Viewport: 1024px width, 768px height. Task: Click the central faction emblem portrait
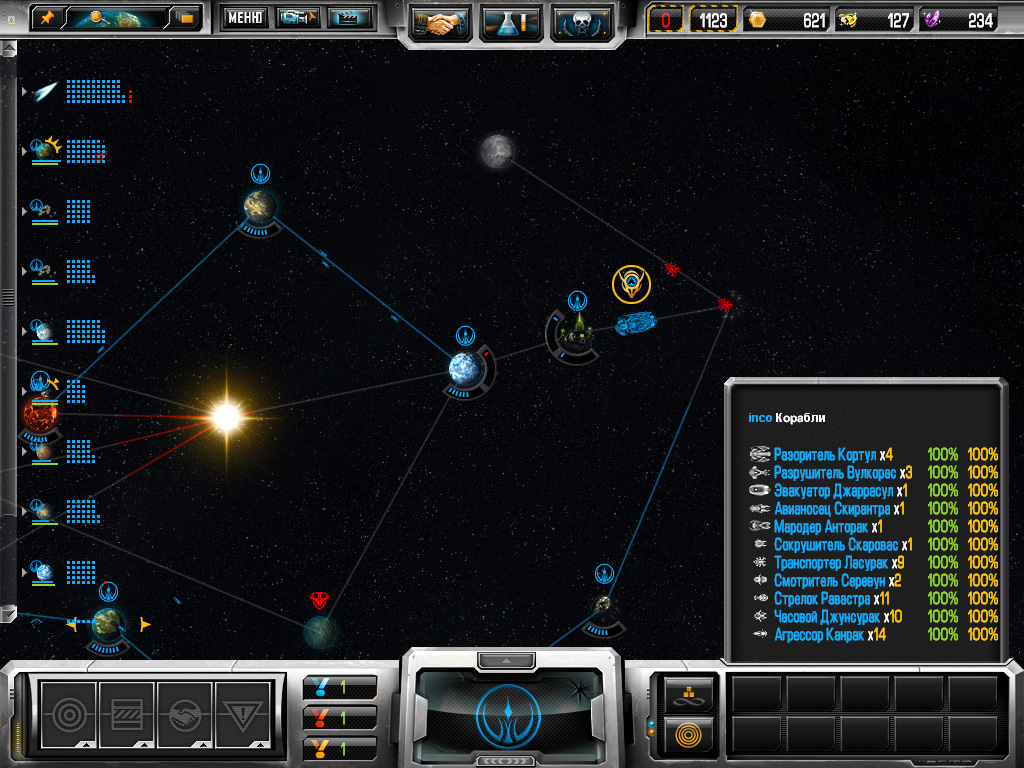510,712
